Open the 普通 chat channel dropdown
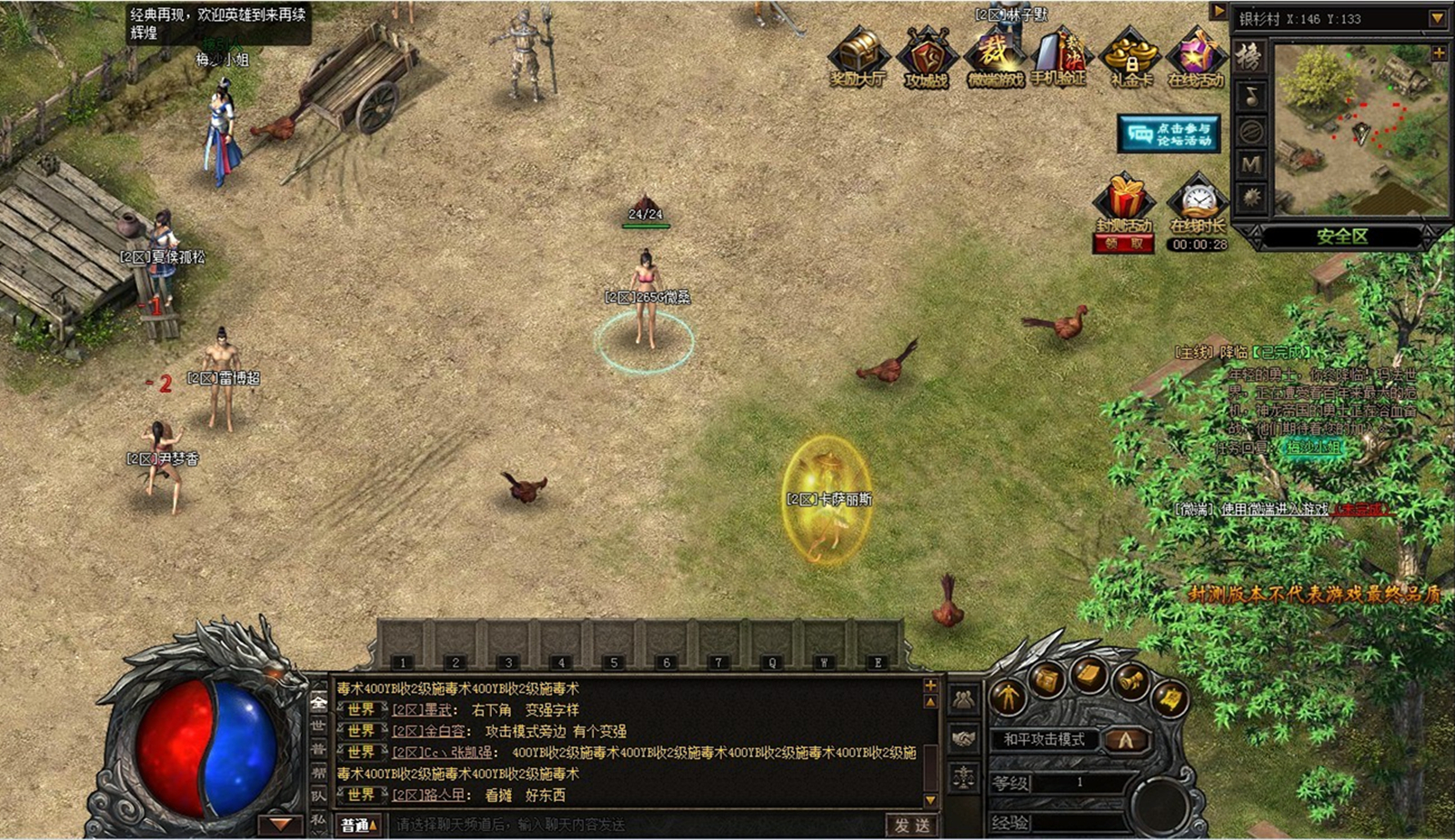1455x840 pixels. pos(359,825)
